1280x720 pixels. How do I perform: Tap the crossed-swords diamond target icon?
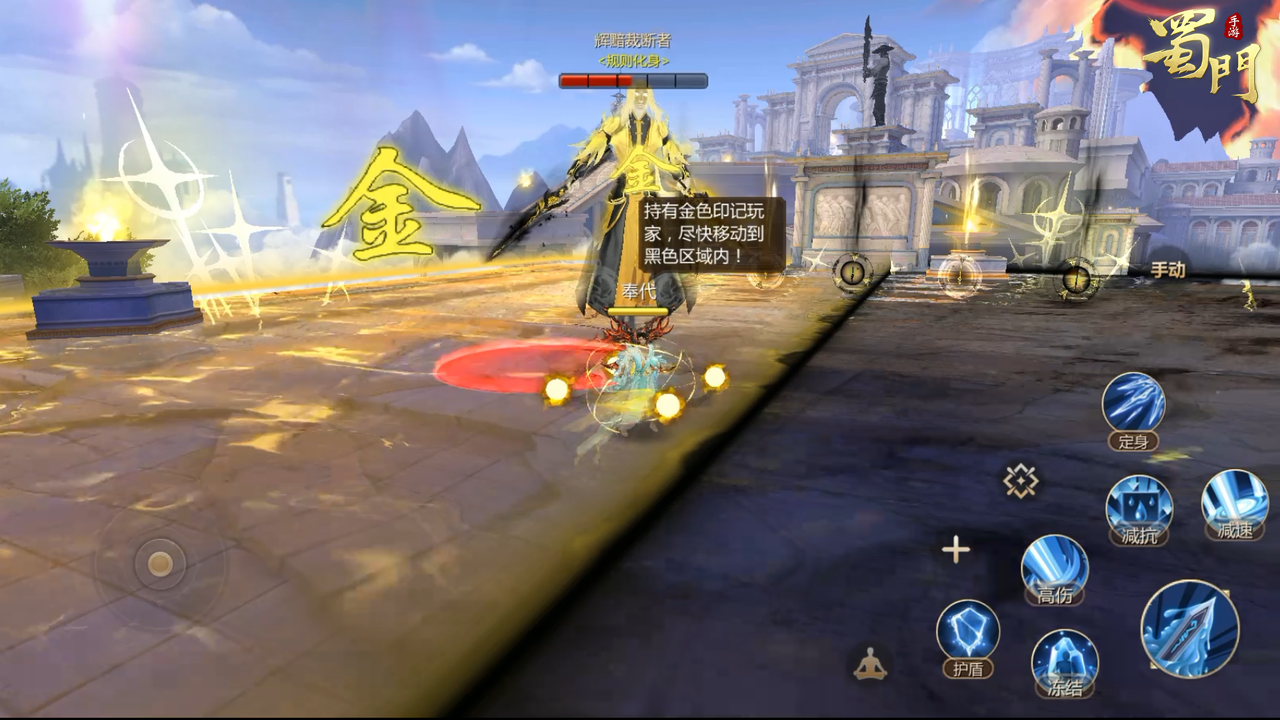1020,482
